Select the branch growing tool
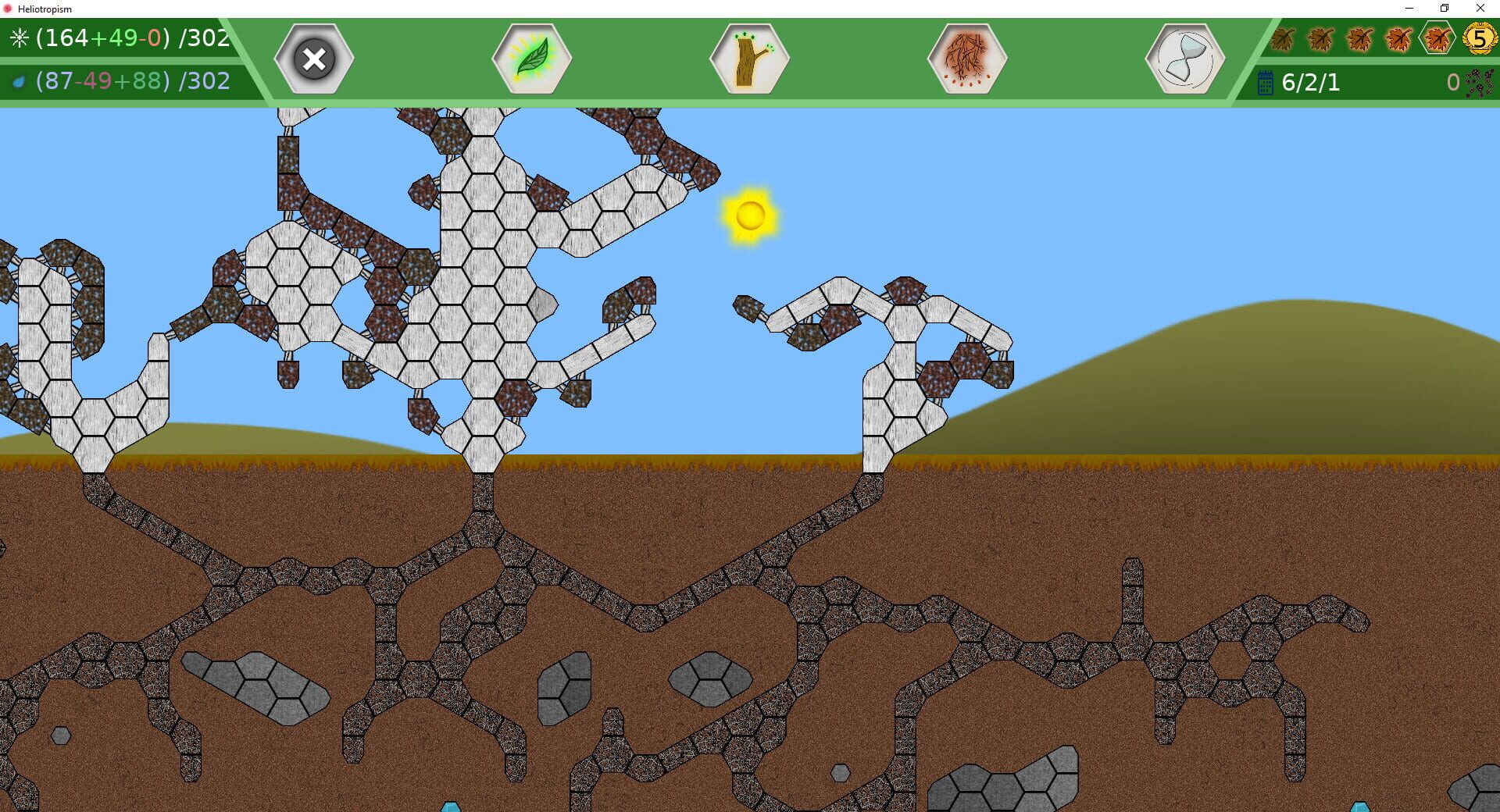 click(x=748, y=59)
